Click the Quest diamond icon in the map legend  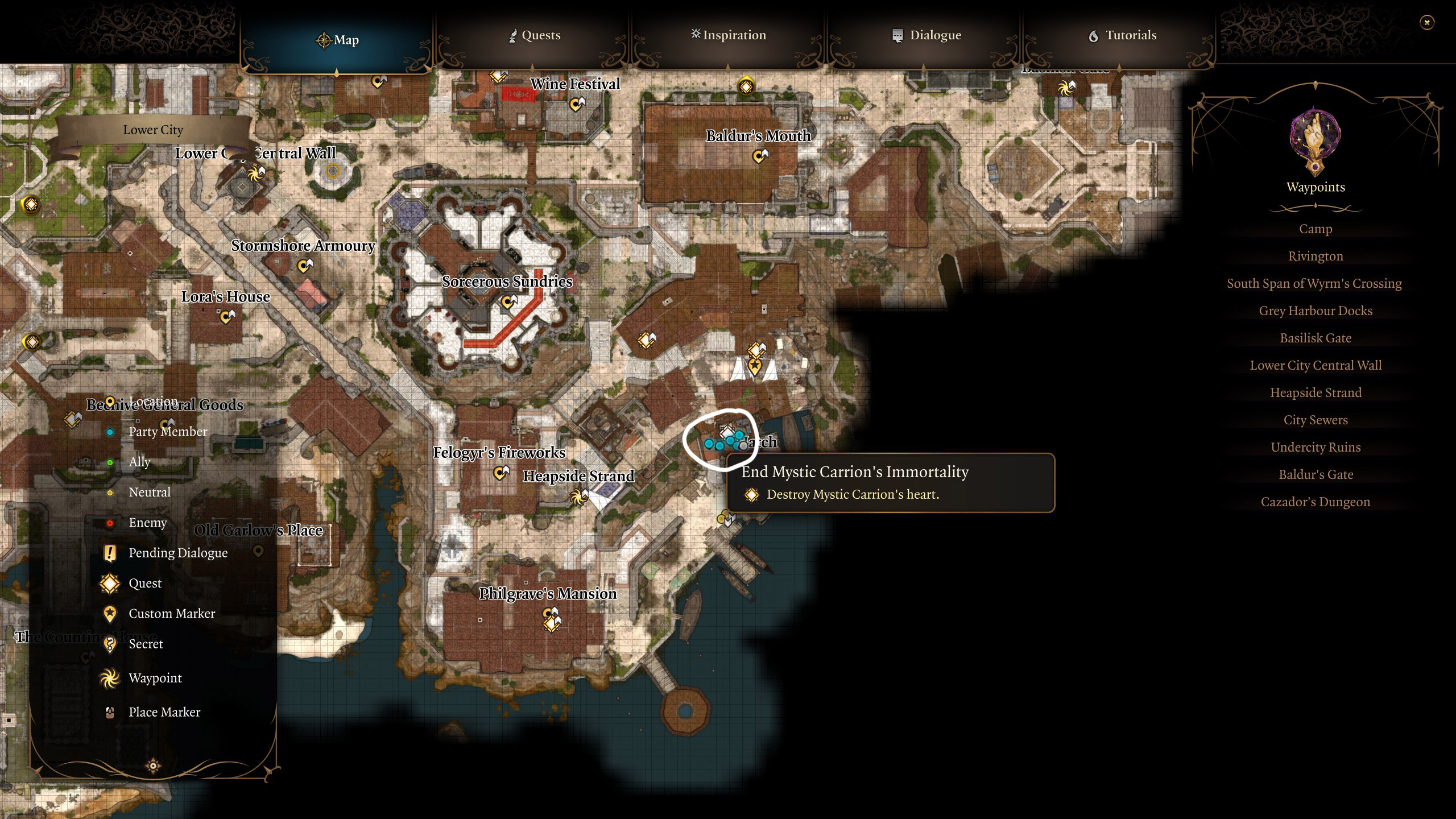click(x=110, y=583)
